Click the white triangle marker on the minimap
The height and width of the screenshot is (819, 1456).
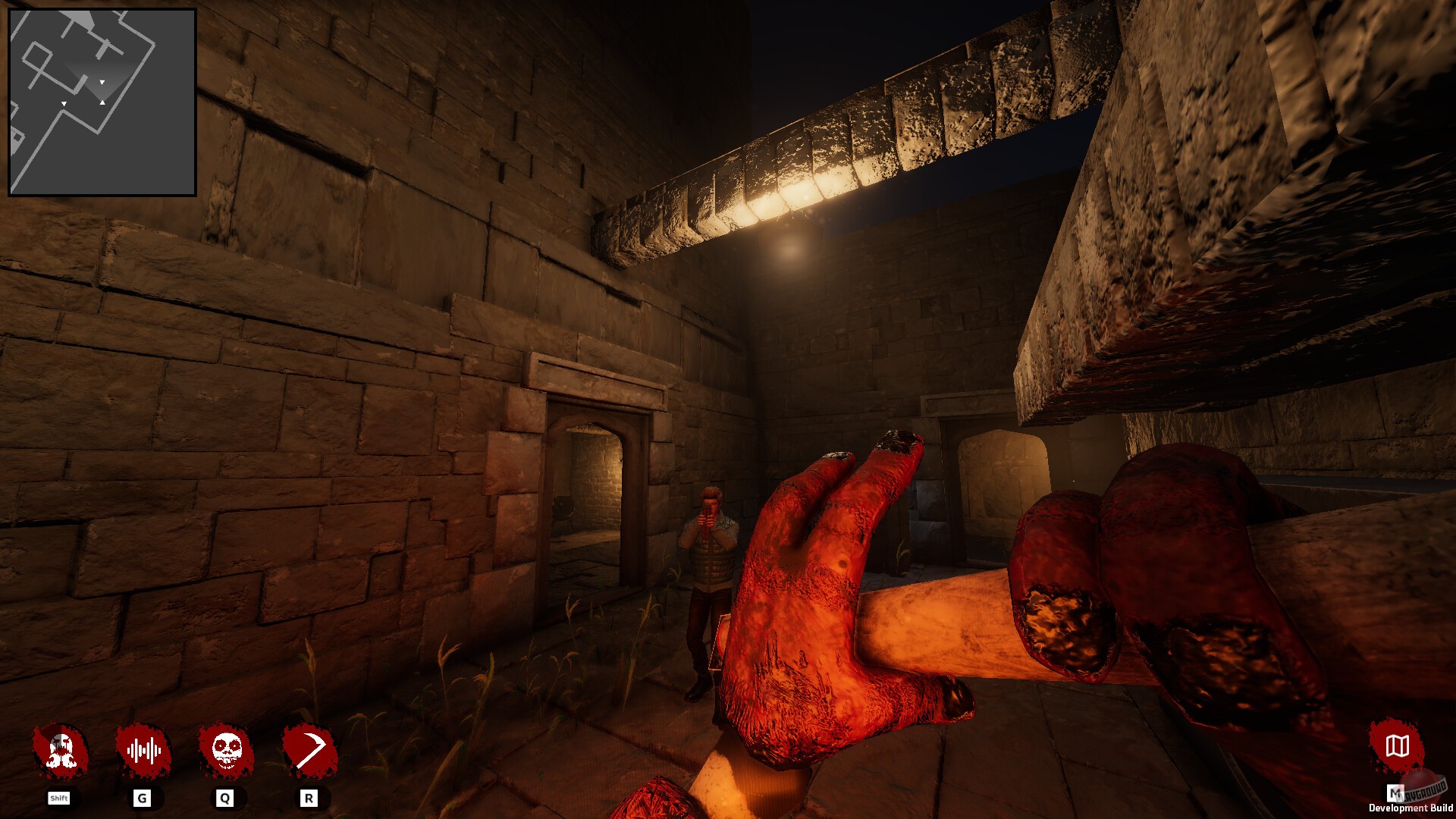coord(102,80)
